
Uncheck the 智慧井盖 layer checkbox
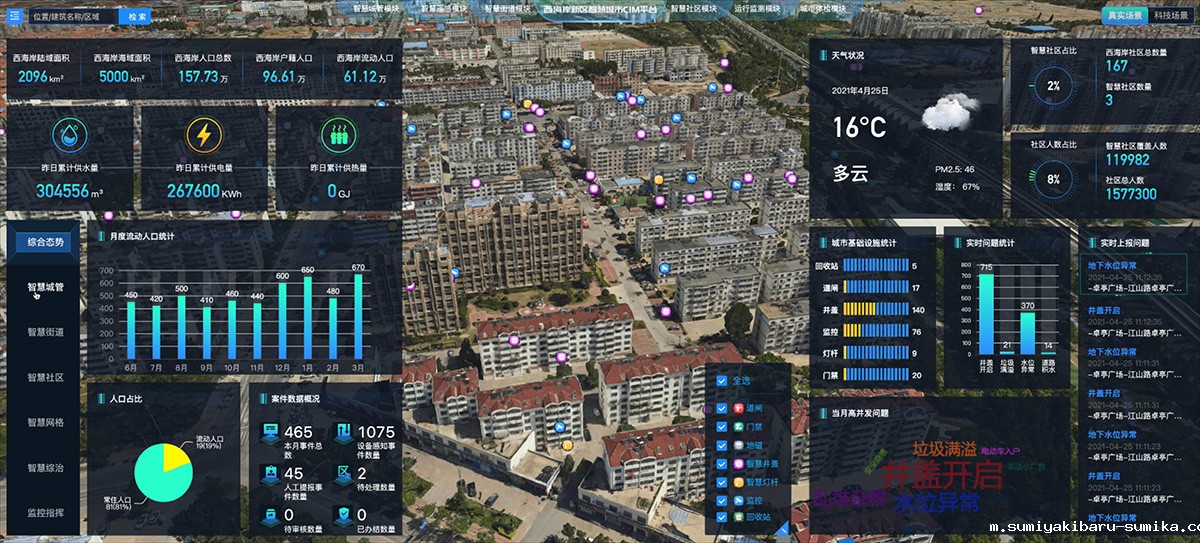723,464
